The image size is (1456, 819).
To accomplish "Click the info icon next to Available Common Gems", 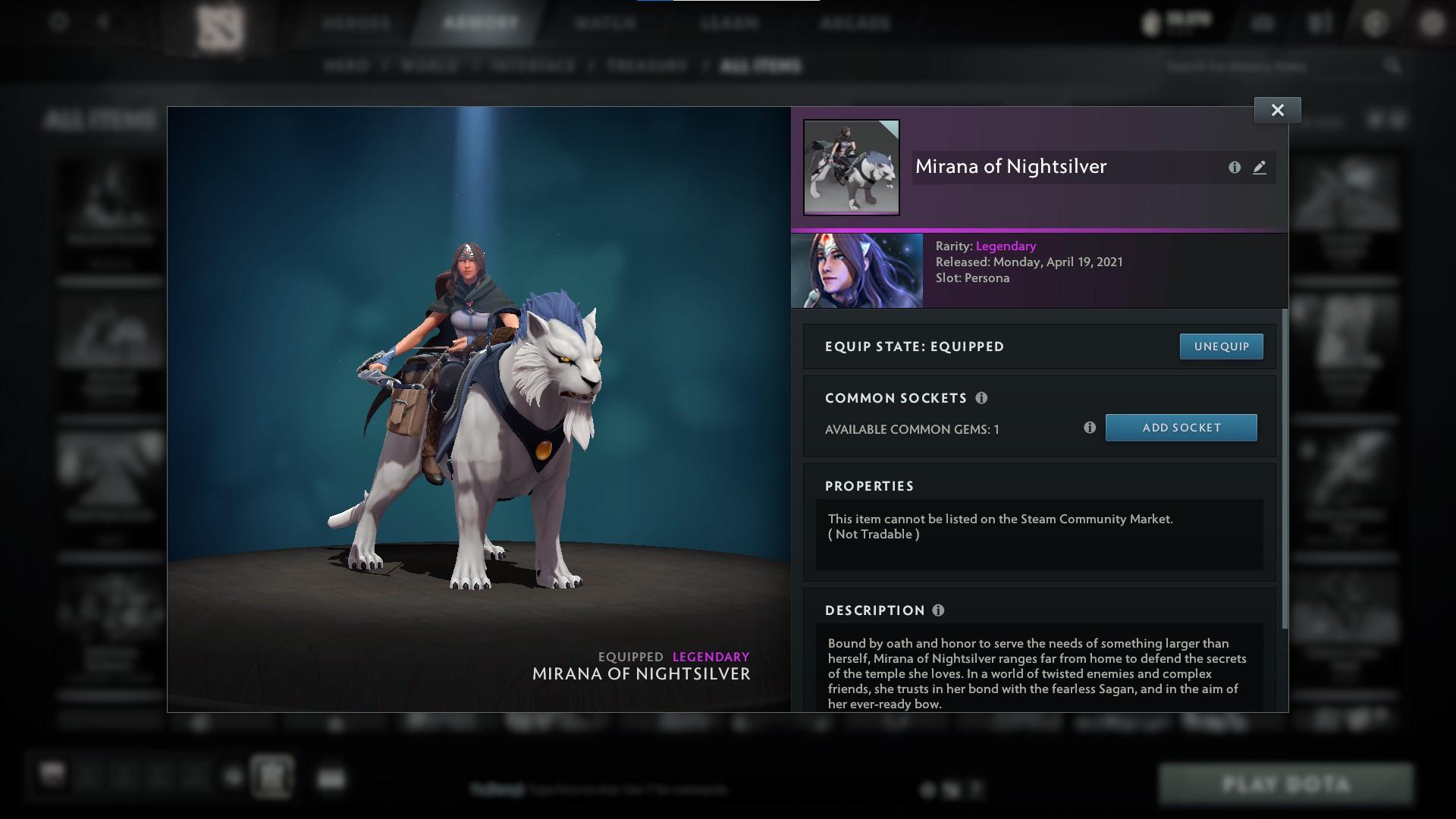I will (x=1091, y=428).
